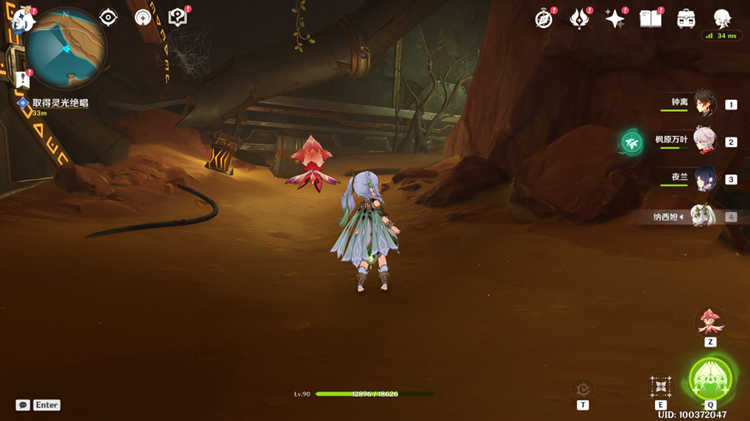Use the red flower gadget icon
The image size is (750, 421).
710,321
